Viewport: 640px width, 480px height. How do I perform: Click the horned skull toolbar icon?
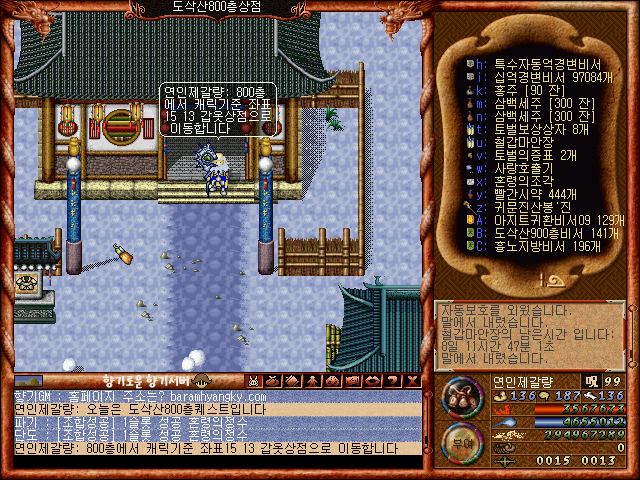[x=254, y=380]
